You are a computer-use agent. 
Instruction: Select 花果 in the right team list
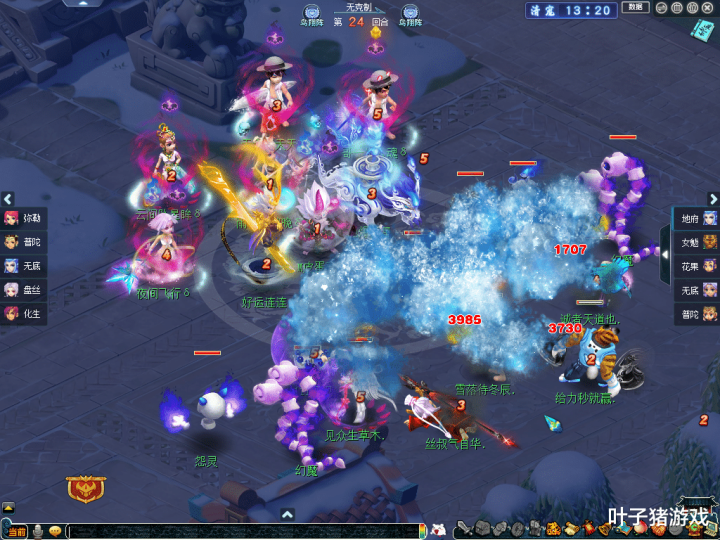tap(698, 266)
